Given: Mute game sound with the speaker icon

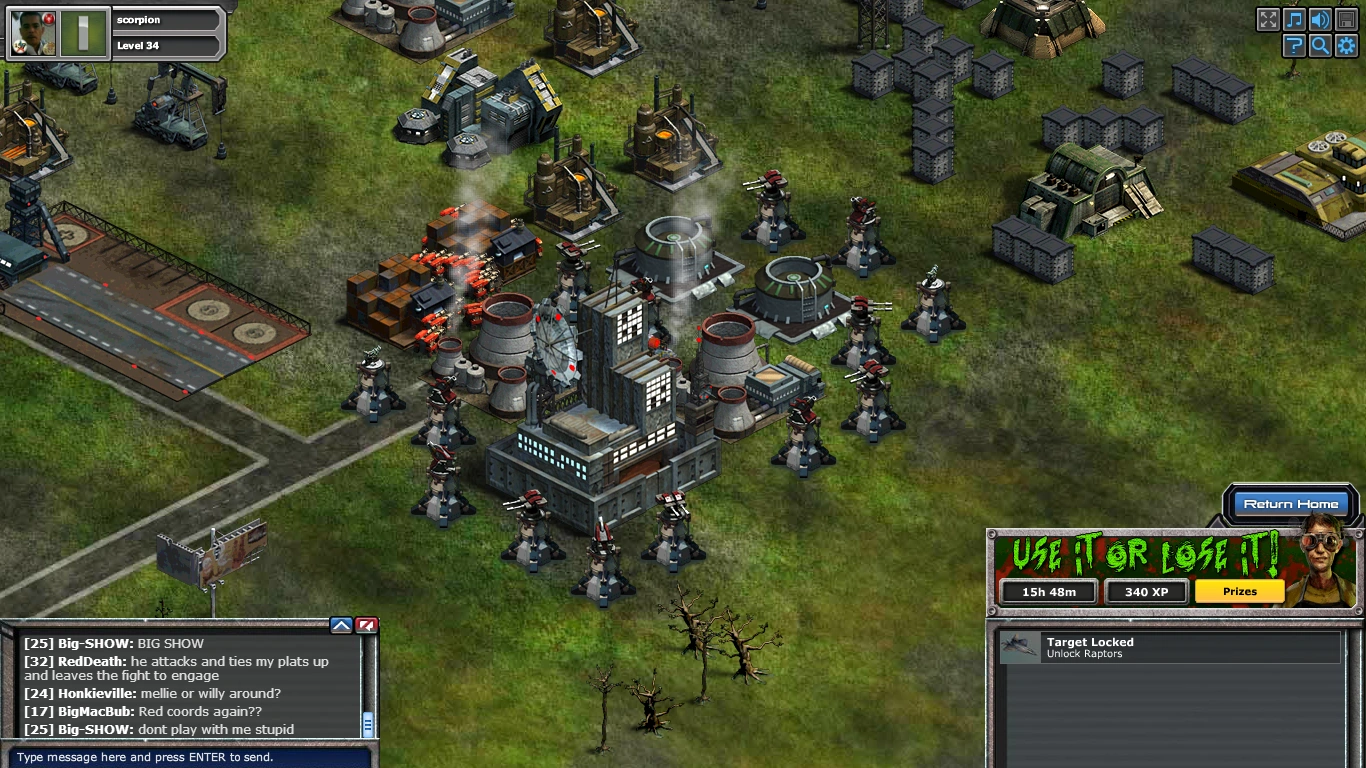Looking at the screenshot, I should click(1322, 19).
